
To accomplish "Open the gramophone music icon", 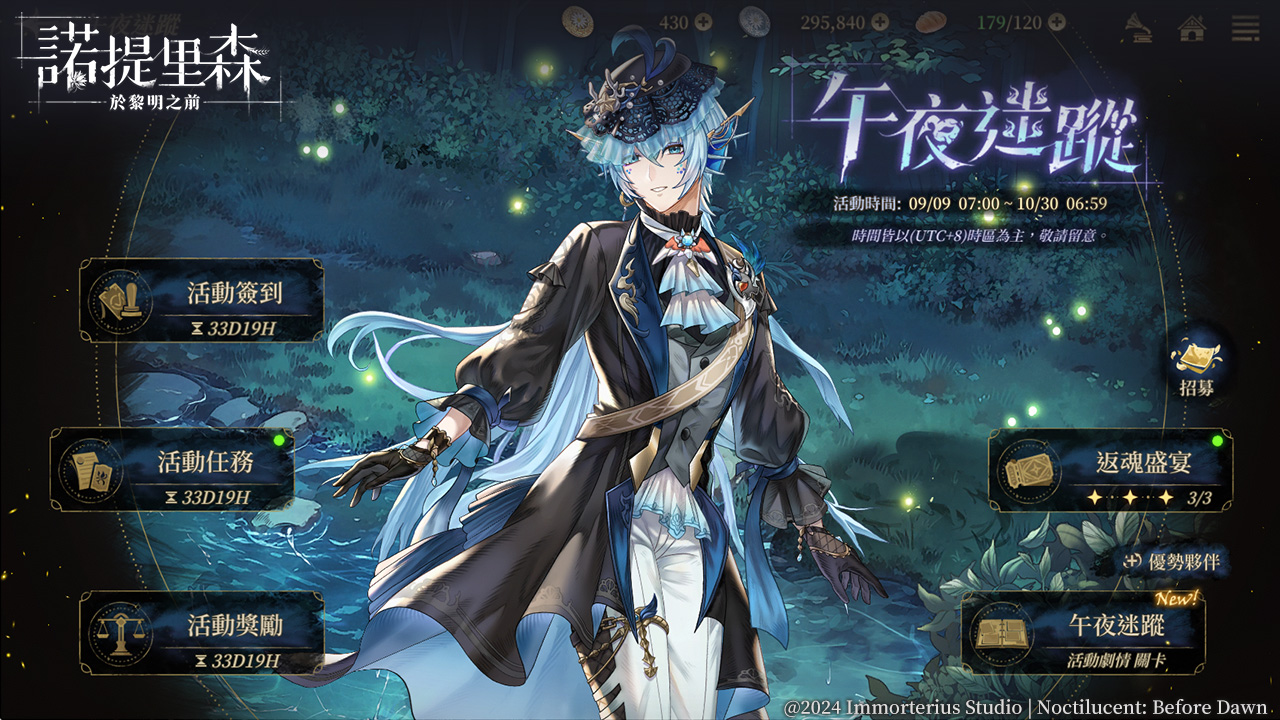I will point(1139,26).
